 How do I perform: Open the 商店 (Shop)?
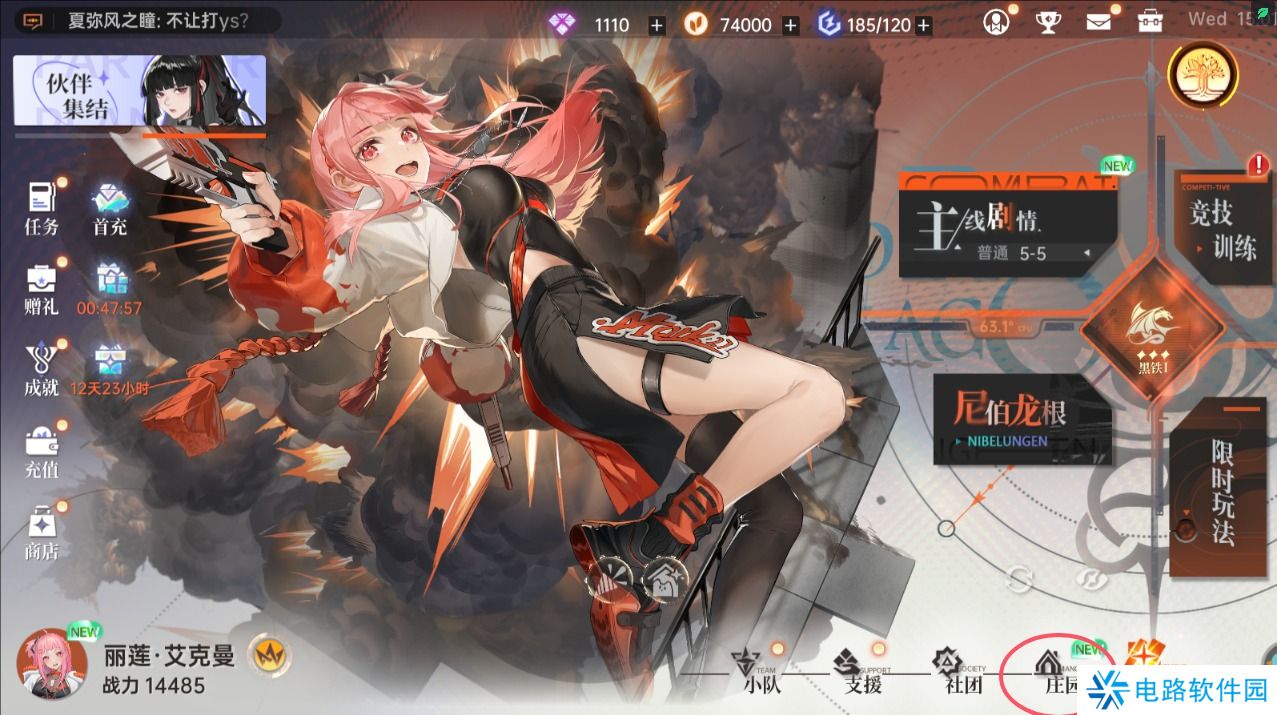point(42,533)
